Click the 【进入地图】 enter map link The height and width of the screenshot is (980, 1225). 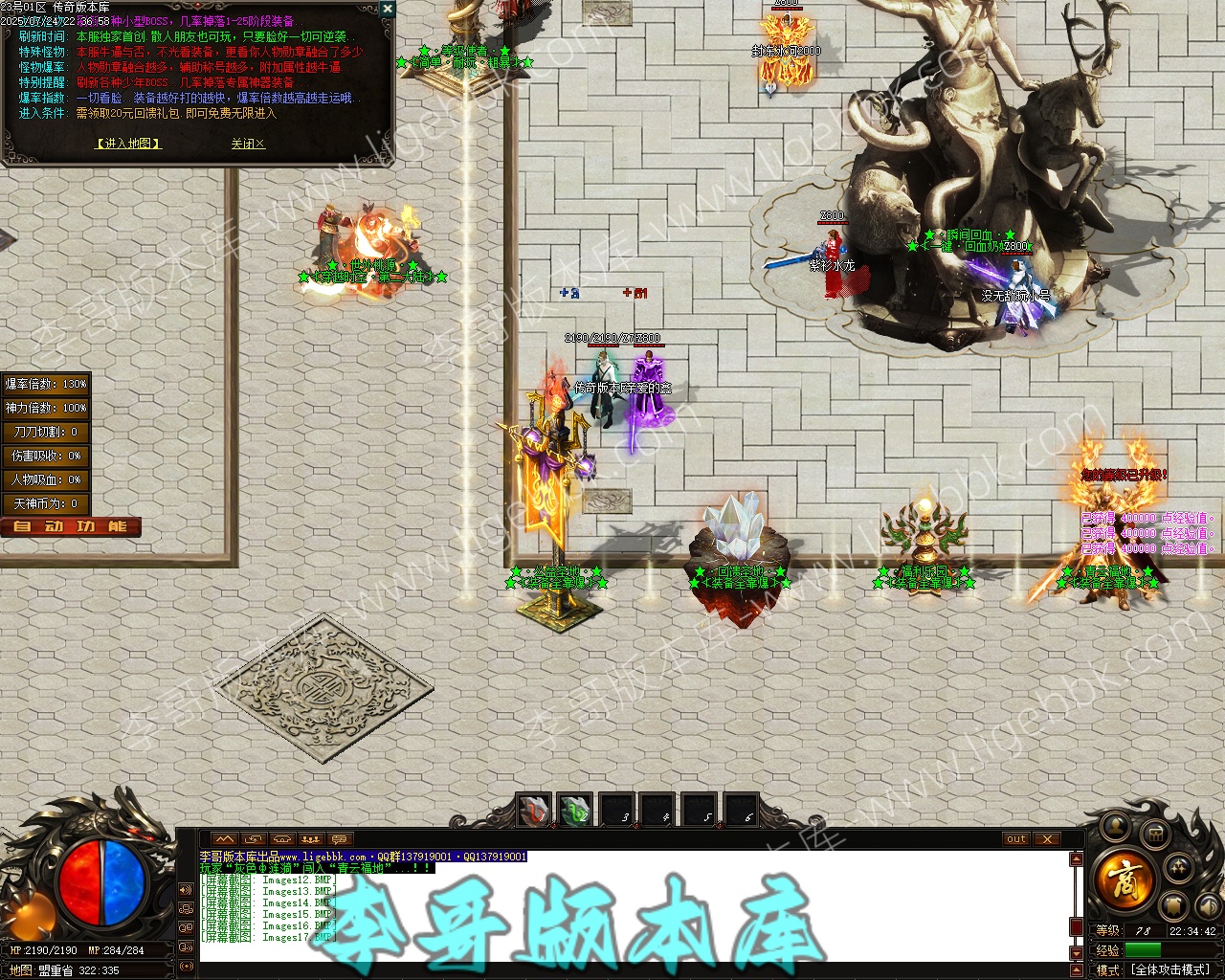click(128, 144)
